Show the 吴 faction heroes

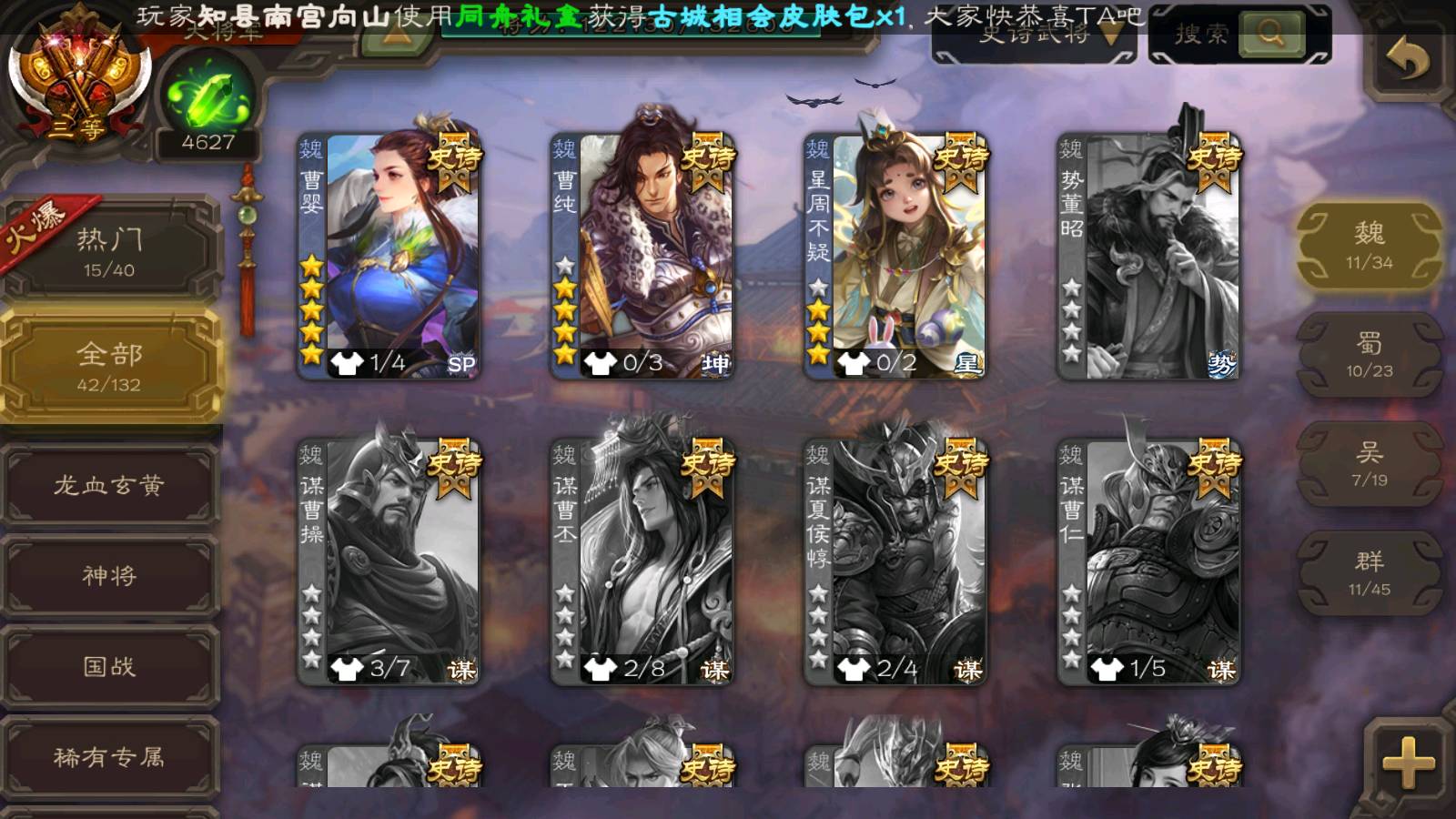tap(1369, 464)
